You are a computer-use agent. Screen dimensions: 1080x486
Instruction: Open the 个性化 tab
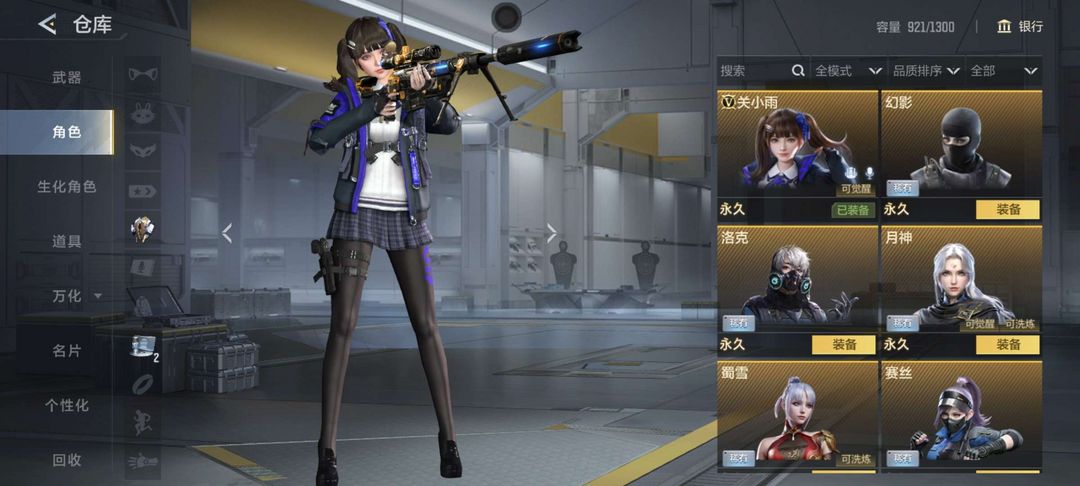(x=67, y=405)
